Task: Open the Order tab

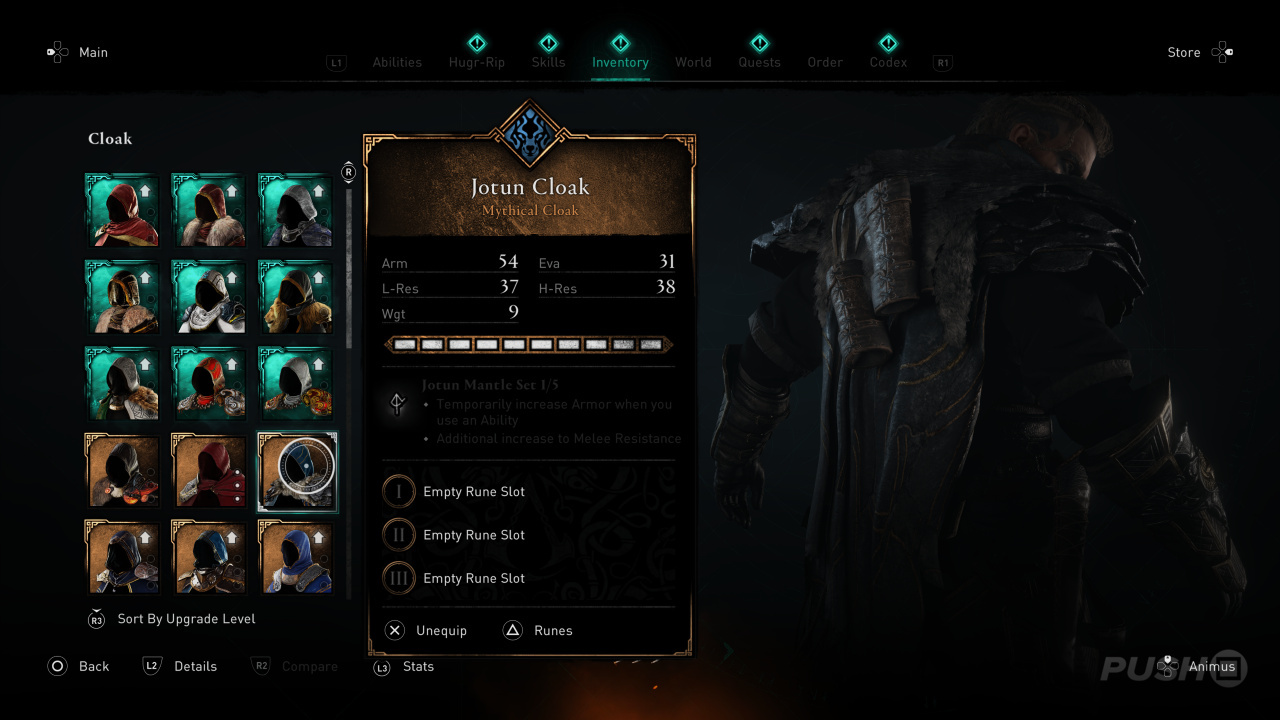Action: [825, 62]
